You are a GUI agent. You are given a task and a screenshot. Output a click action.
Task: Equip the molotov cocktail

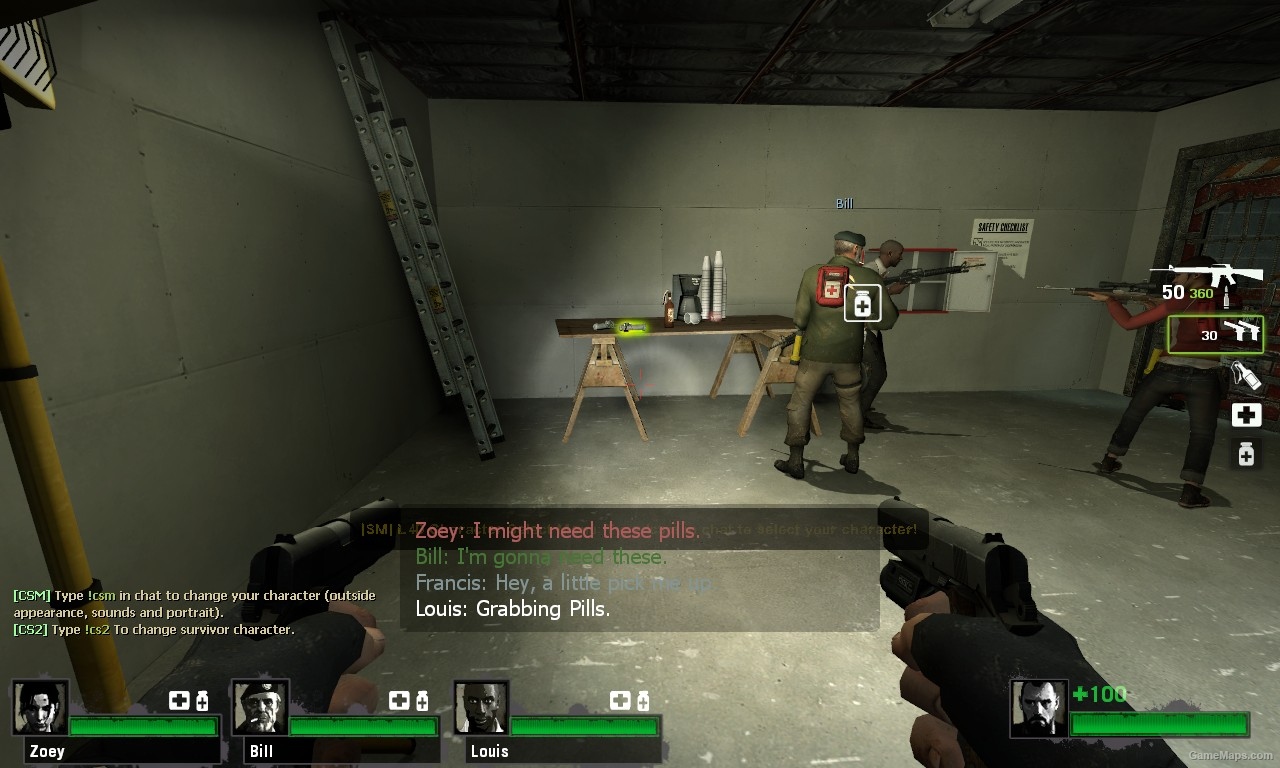click(x=1245, y=375)
